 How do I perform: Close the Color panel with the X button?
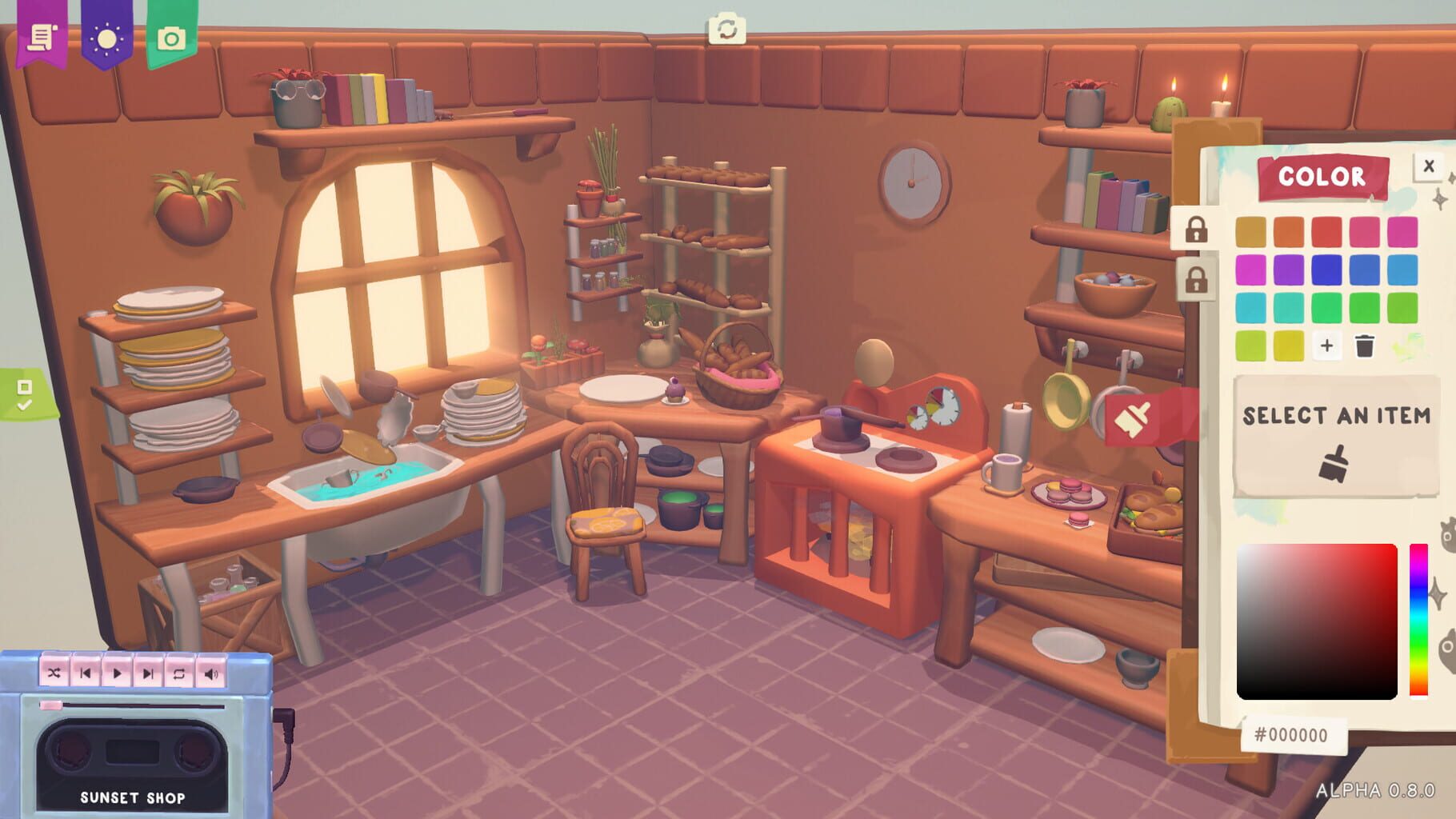click(1430, 166)
